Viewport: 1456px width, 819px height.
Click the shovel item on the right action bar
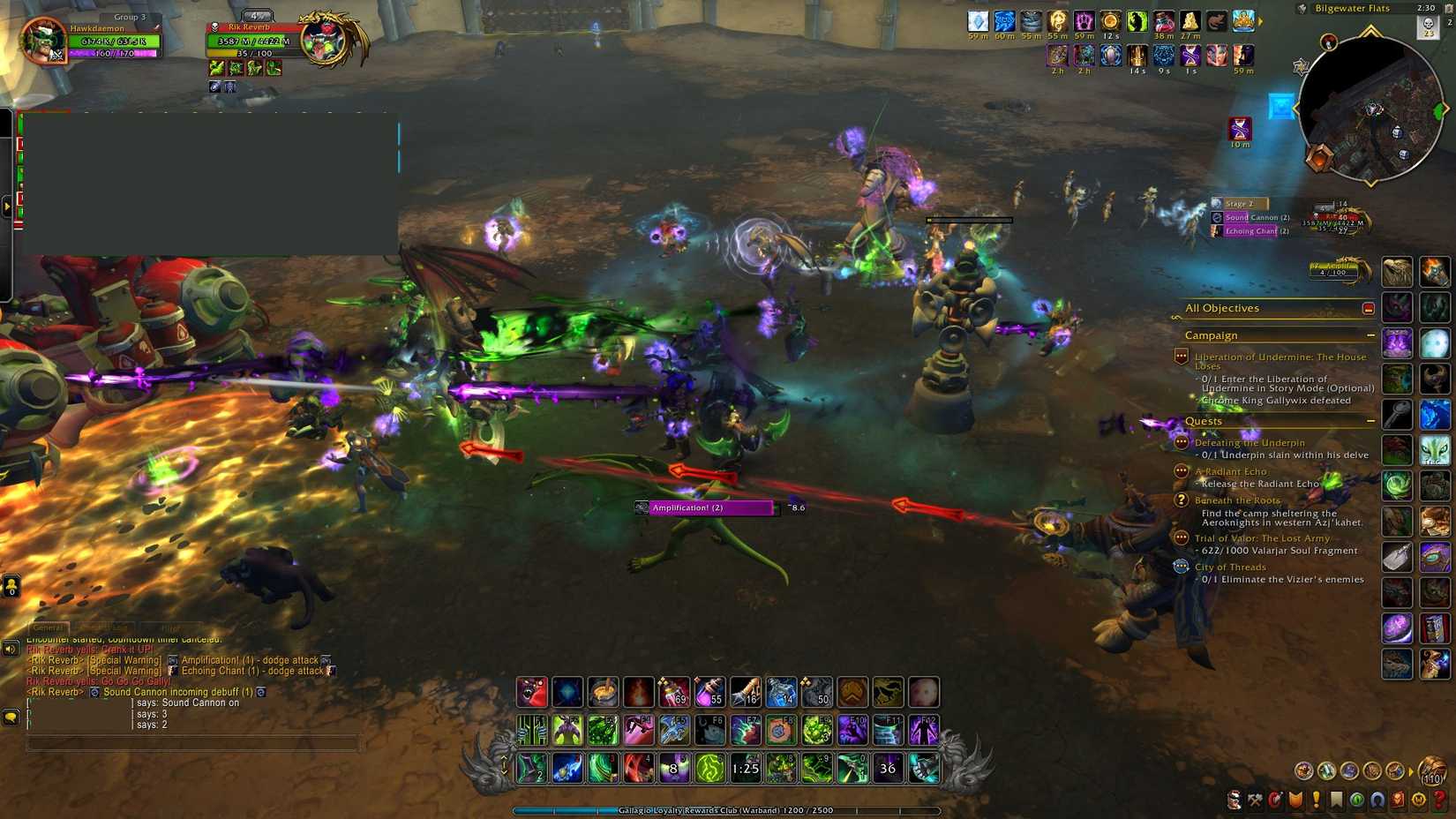coord(1397,556)
